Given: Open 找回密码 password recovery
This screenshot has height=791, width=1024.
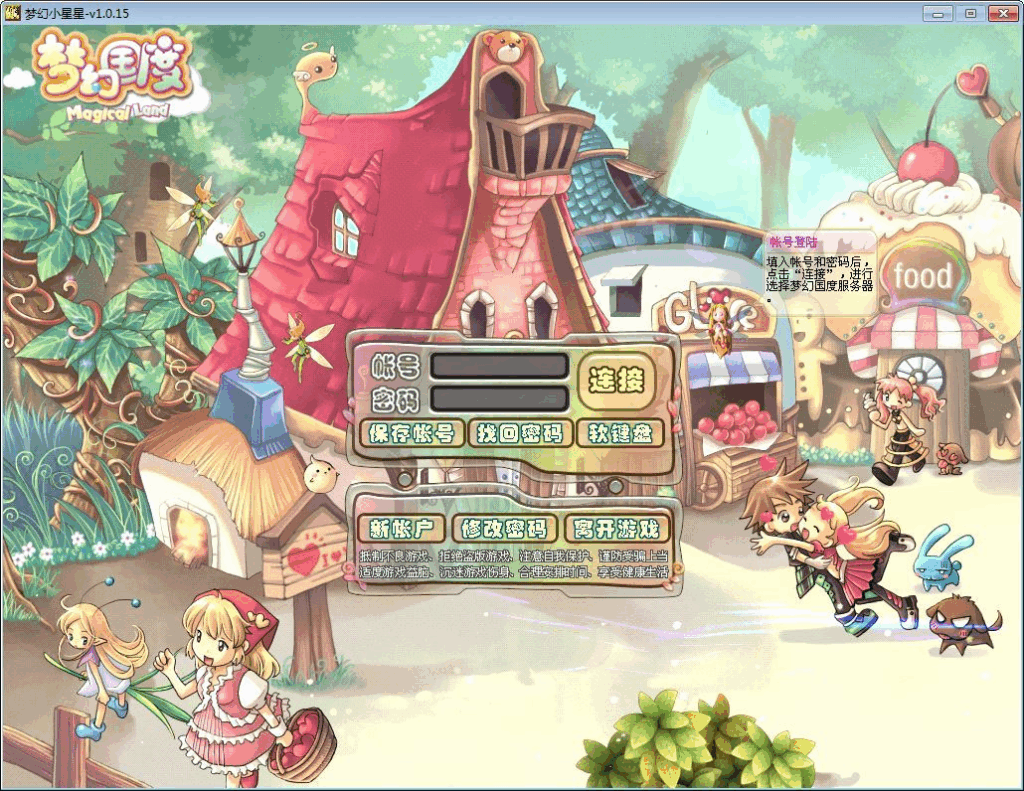Looking at the screenshot, I should click(520, 433).
